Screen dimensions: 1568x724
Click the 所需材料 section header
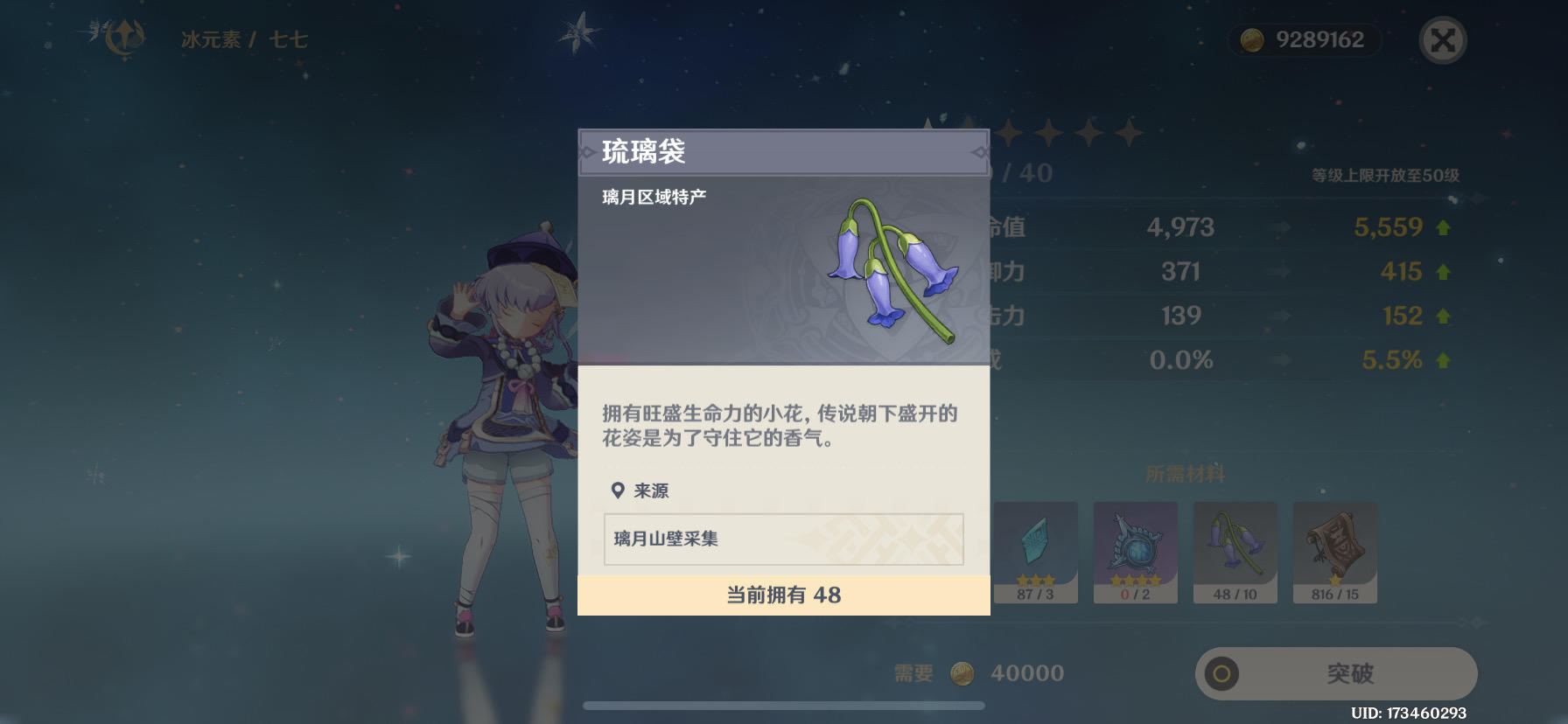[1186, 473]
